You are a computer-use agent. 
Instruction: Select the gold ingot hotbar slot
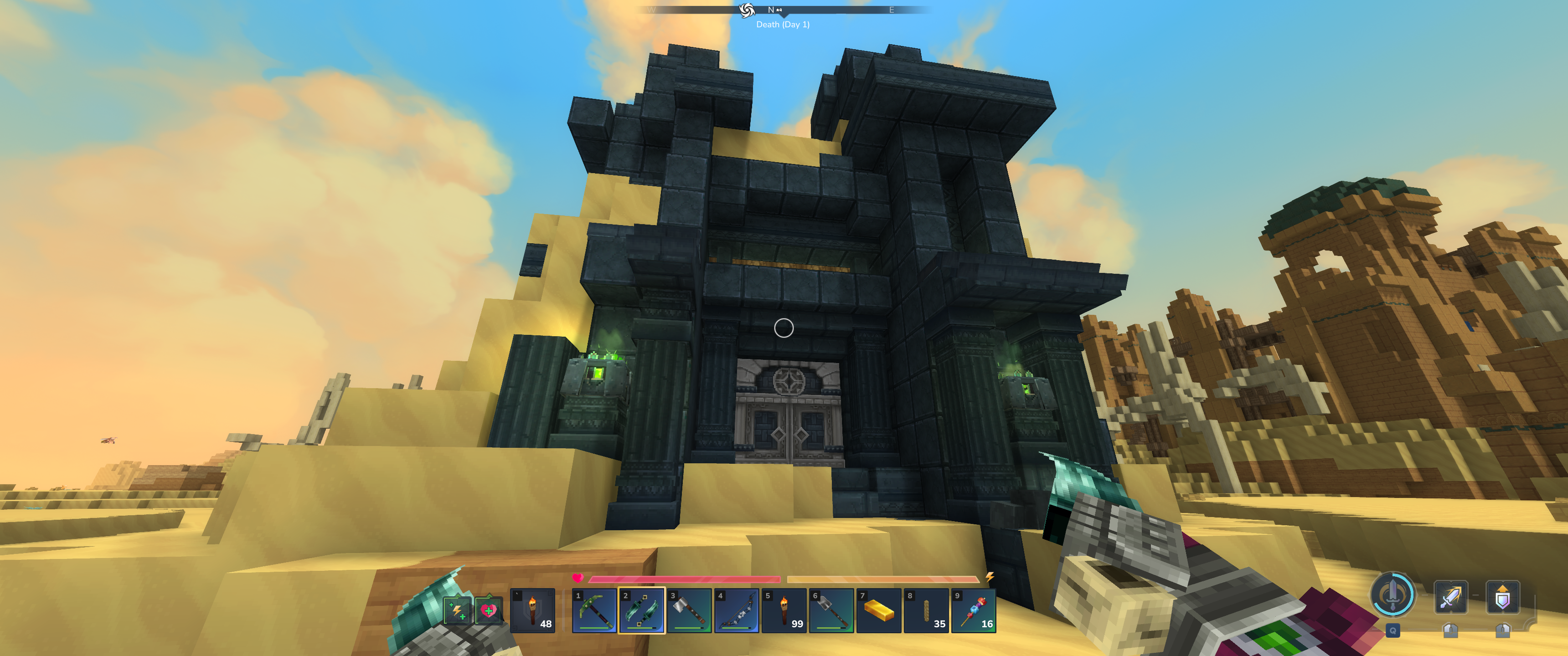pyautogui.click(x=879, y=610)
